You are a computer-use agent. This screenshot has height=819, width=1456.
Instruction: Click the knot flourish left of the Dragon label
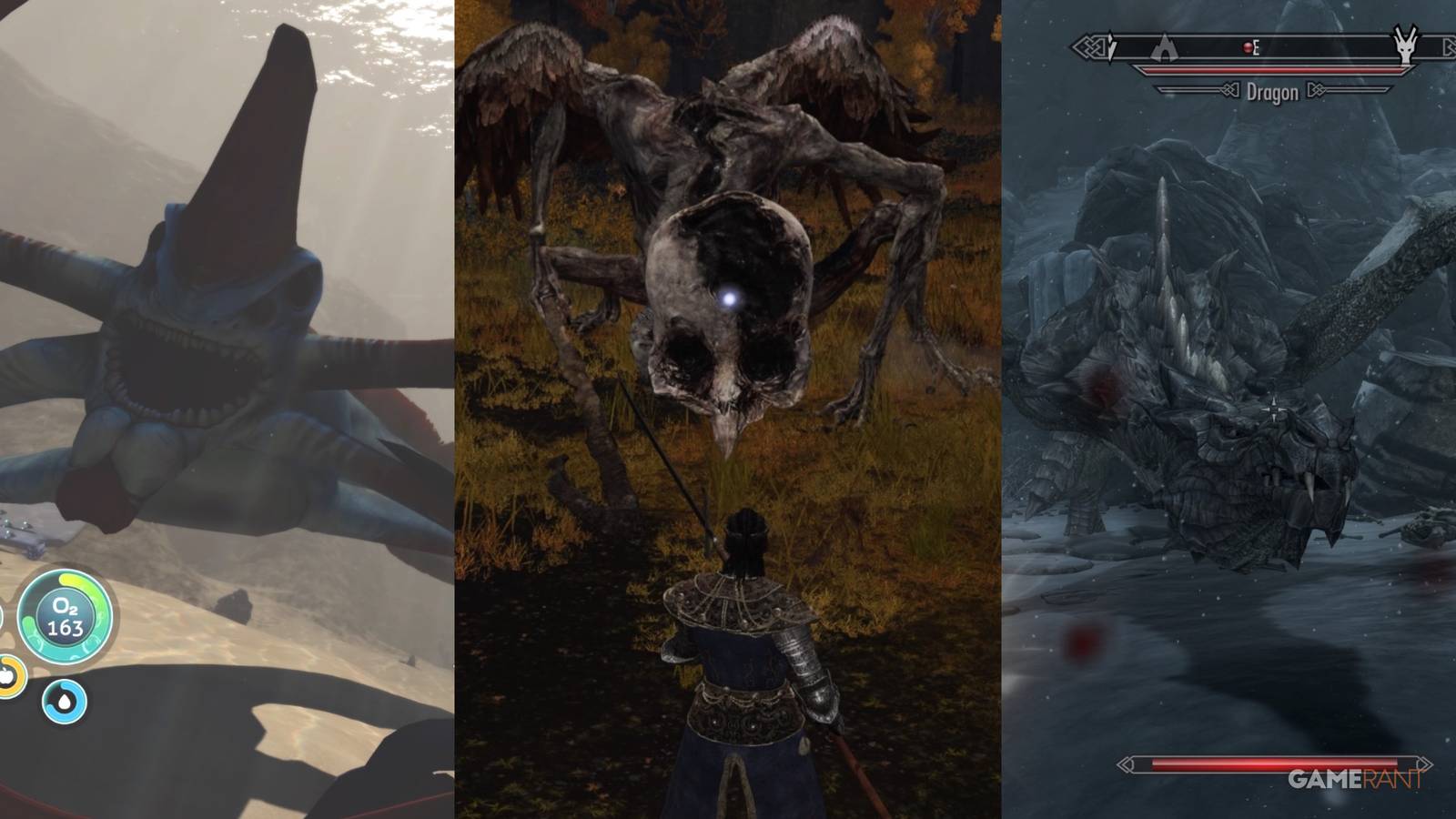1231,90
